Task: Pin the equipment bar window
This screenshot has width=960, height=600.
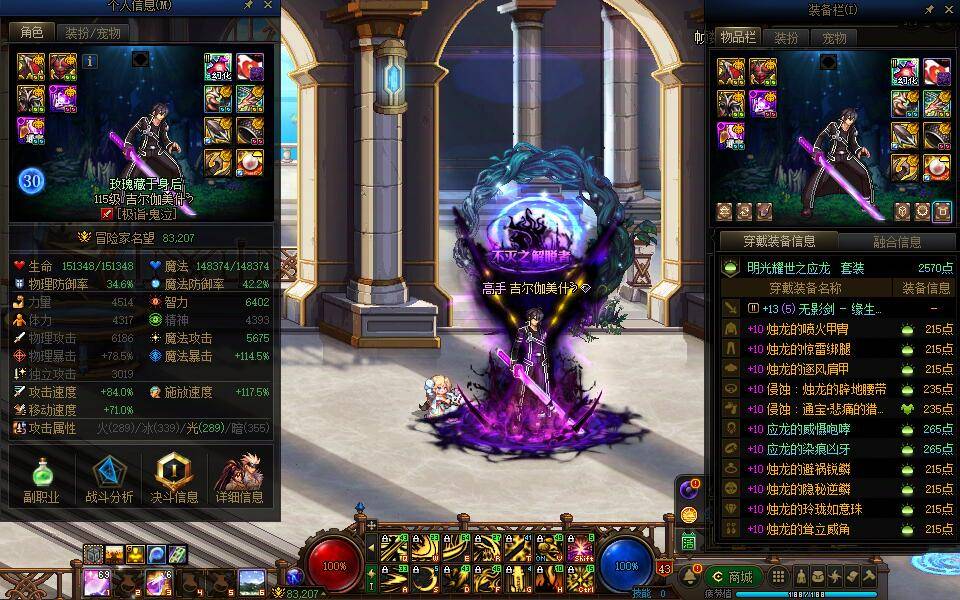Action: pyautogui.click(x=930, y=9)
